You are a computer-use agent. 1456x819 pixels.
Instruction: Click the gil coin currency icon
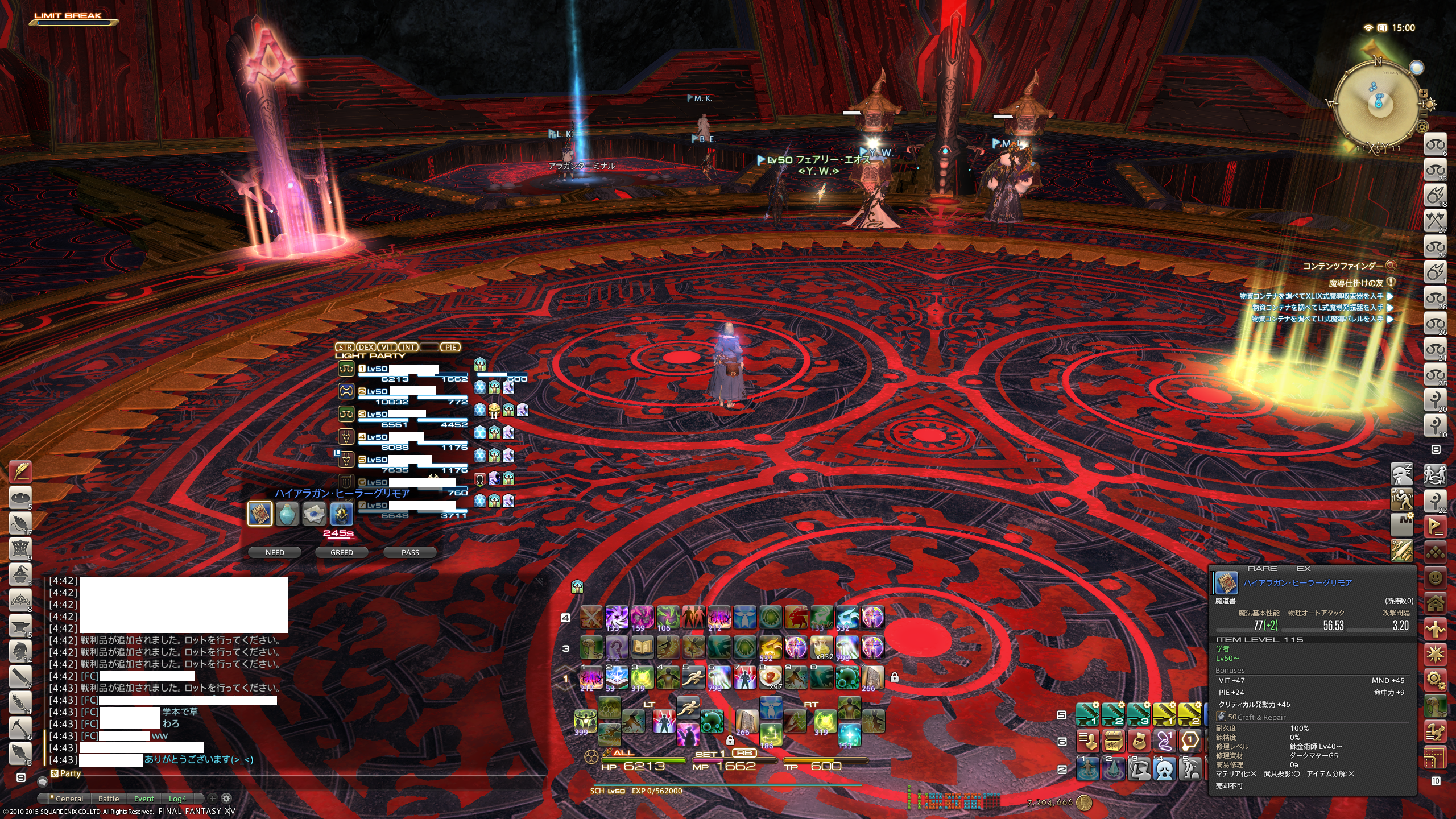pyautogui.click(x=1084, y=802)
